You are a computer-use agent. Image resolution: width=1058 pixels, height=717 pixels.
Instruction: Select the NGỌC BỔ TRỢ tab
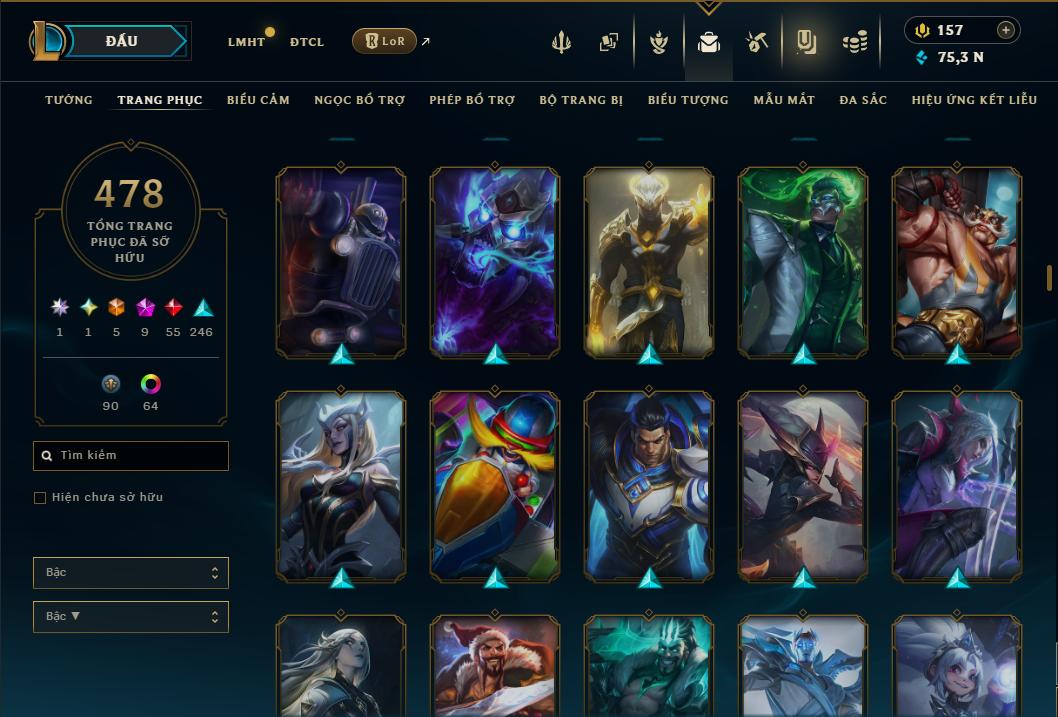[359, 100]
